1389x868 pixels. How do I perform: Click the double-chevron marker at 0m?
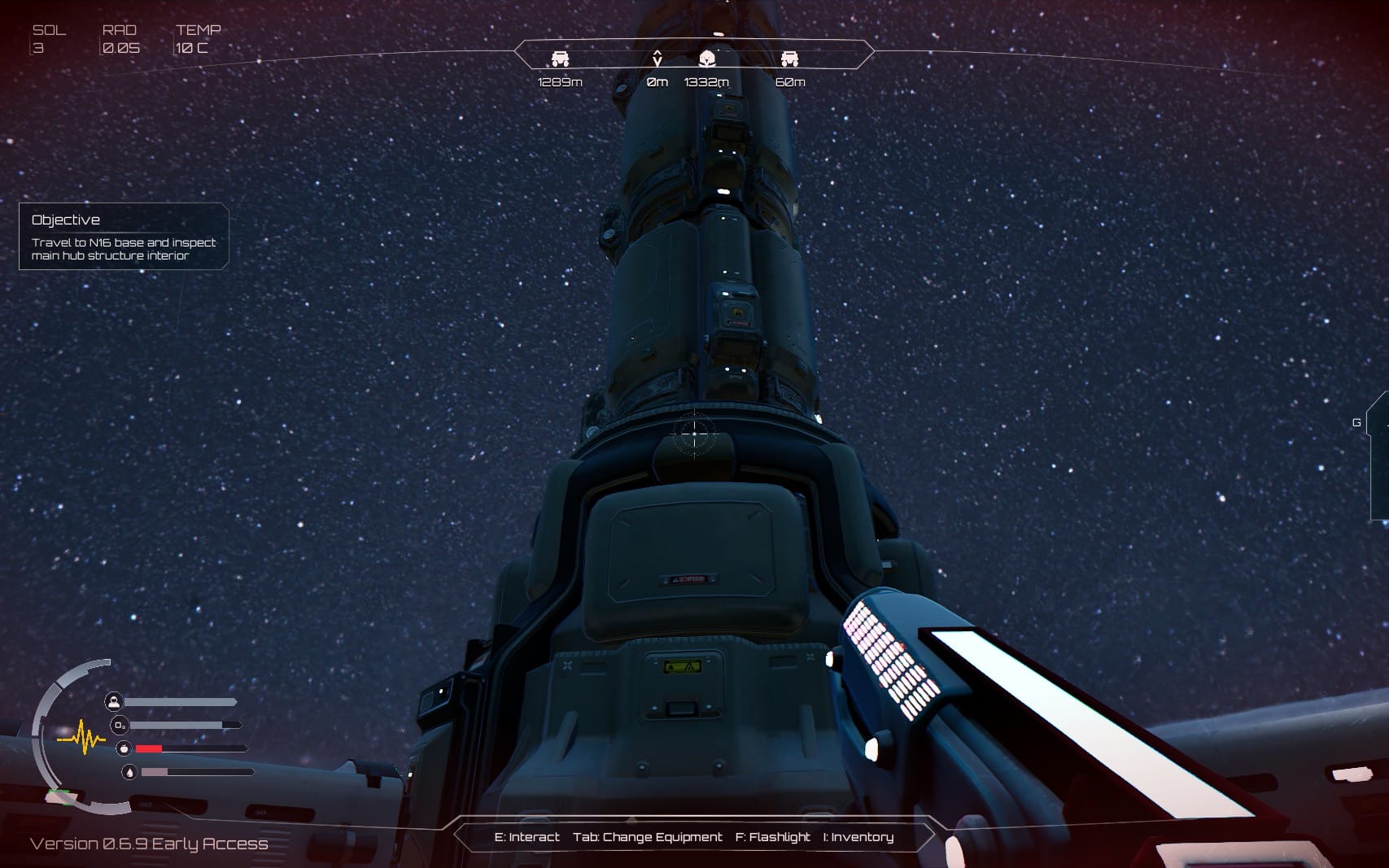pyautogui.click(x=657, y=58)
